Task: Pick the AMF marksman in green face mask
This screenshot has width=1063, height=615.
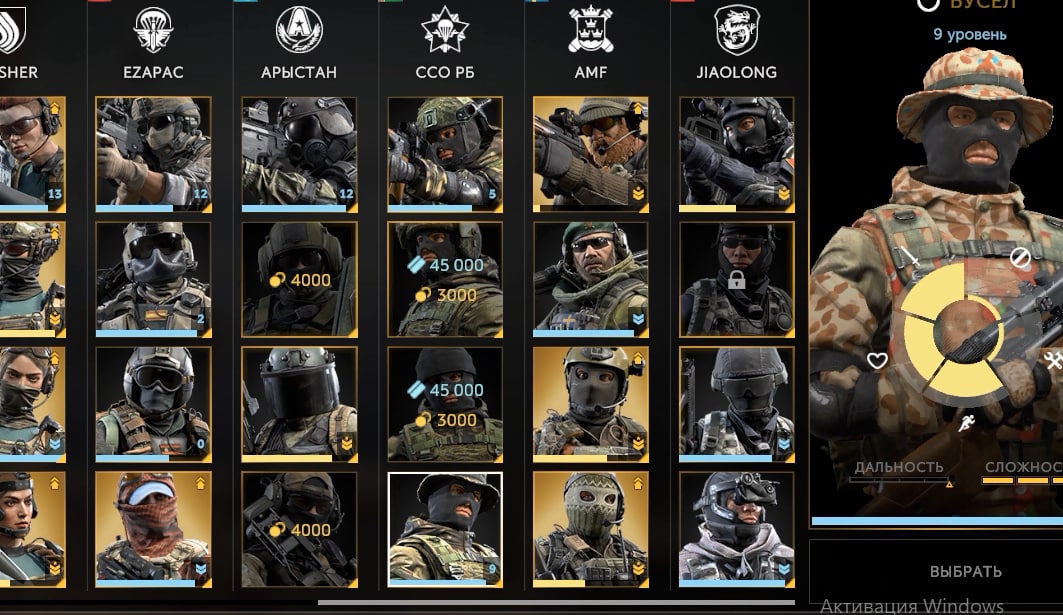Action: tap(591, 528)
